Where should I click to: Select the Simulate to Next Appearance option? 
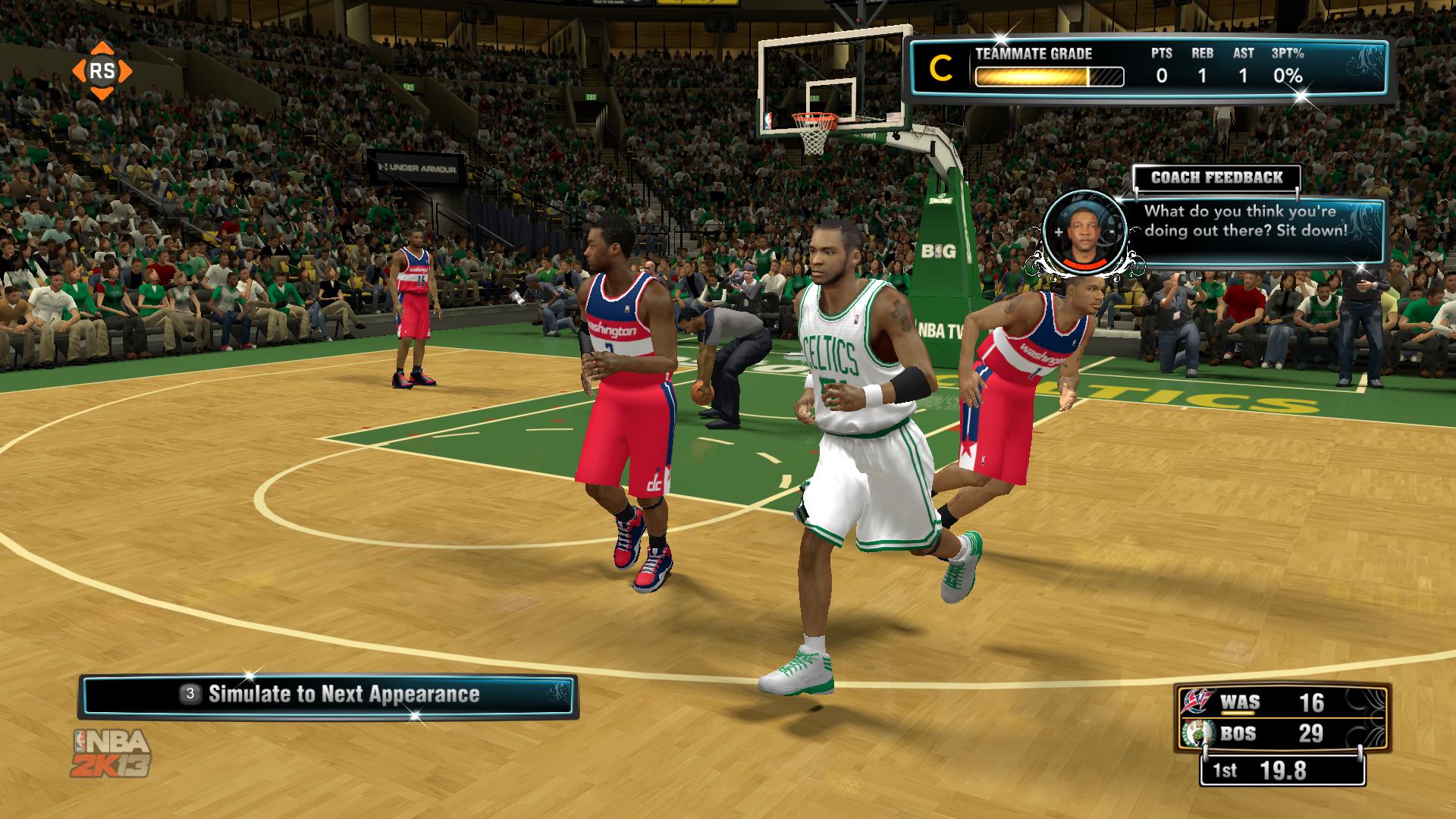click(328, 695)
